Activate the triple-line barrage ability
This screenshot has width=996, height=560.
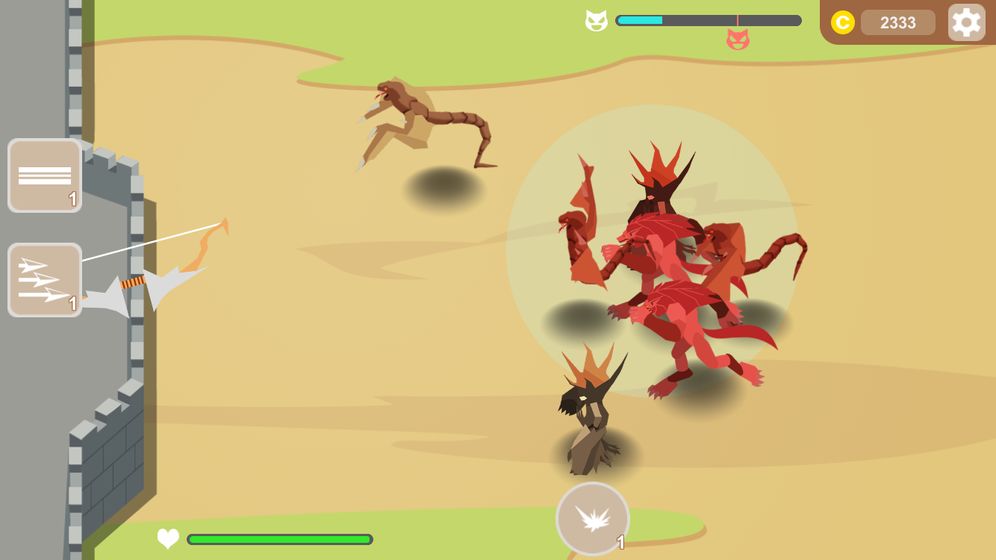point(45,176)
